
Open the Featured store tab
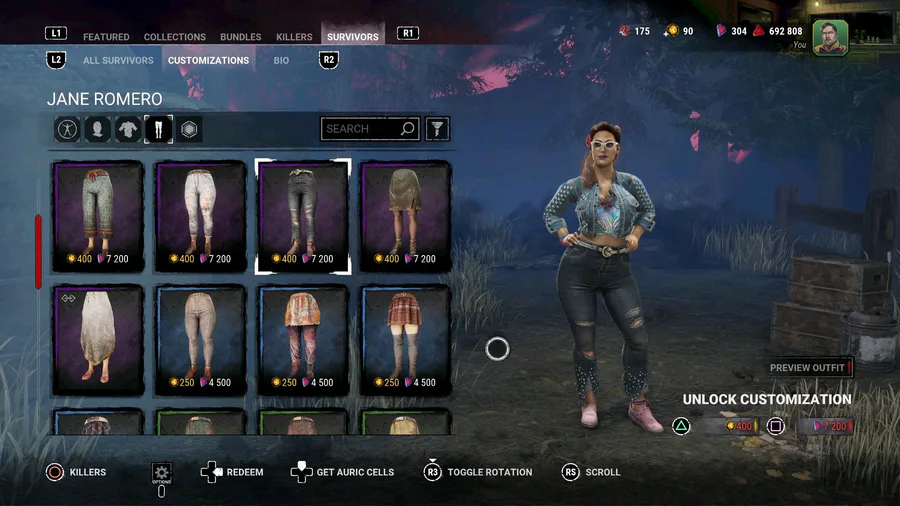tap(106, 37)
